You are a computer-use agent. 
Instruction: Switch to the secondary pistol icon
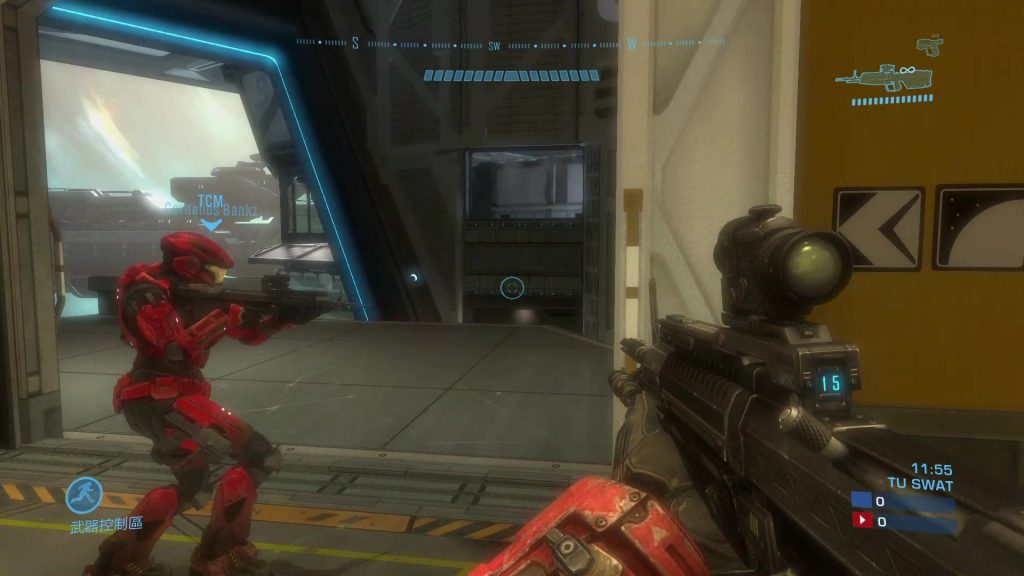pos(929,45)
